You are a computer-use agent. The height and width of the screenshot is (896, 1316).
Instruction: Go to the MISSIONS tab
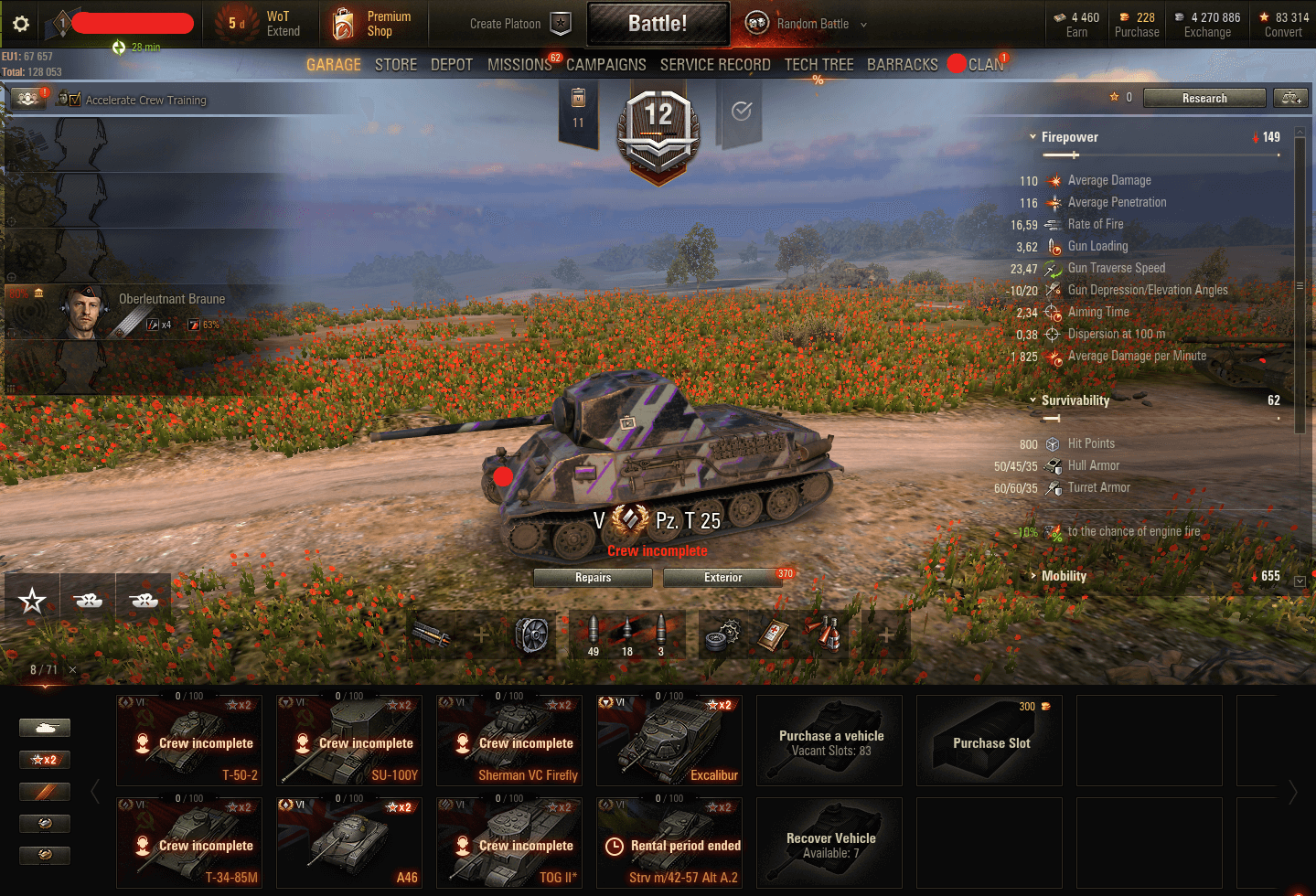(x=519, y=65)
